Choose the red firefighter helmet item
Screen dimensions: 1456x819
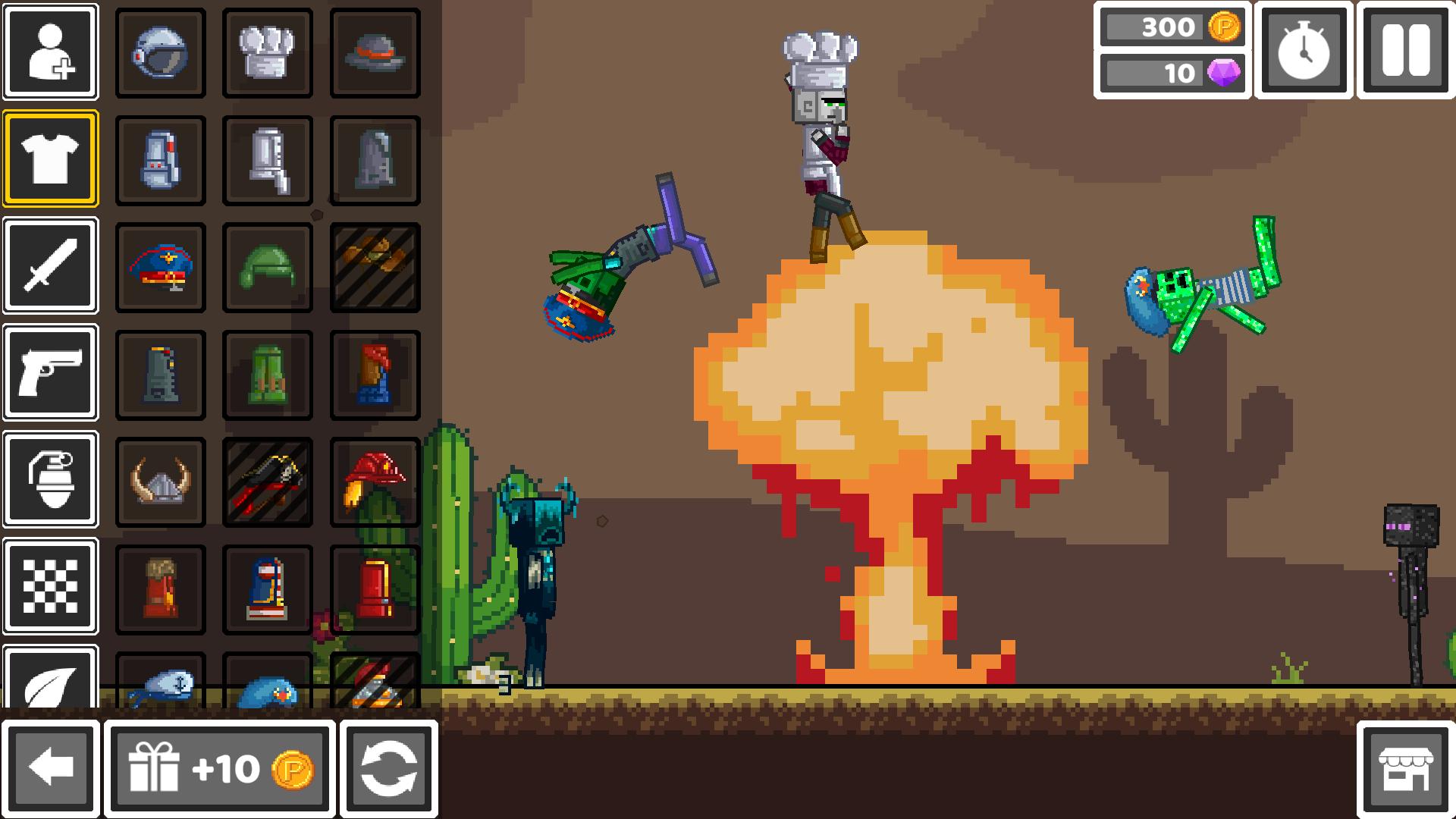coord(375,482)
